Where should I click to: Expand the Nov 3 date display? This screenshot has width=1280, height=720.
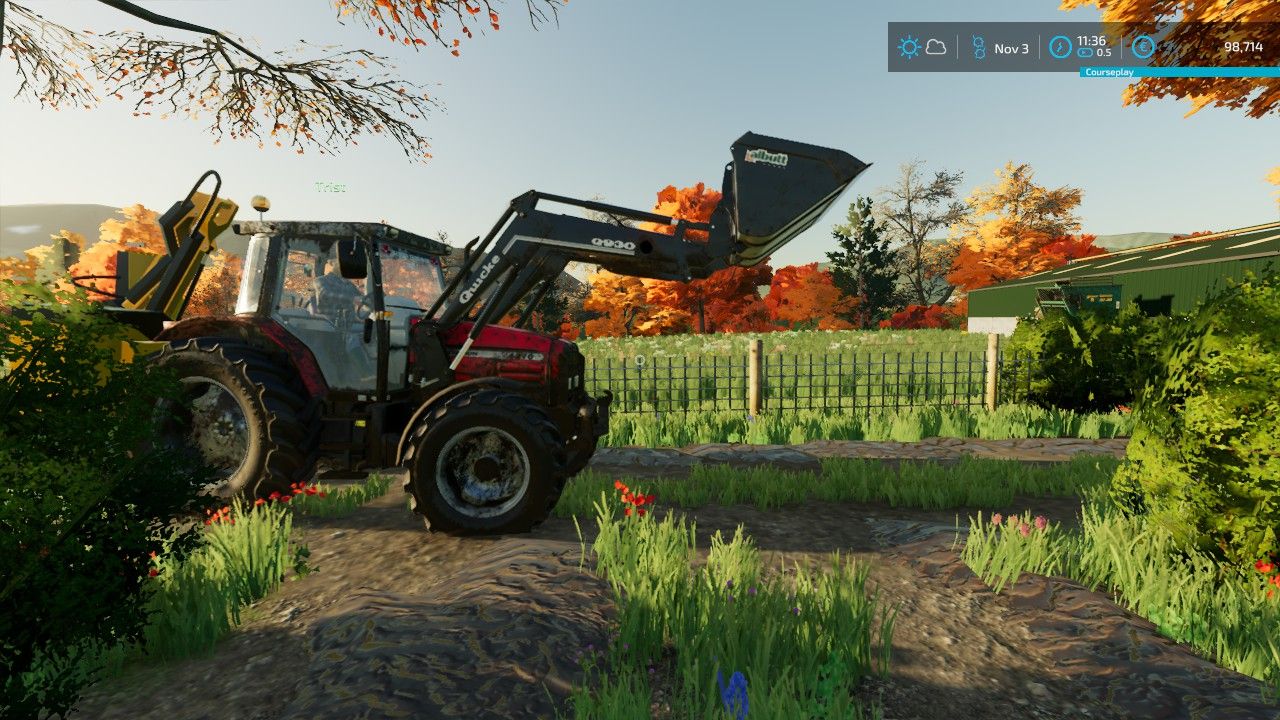[1012, 48]
